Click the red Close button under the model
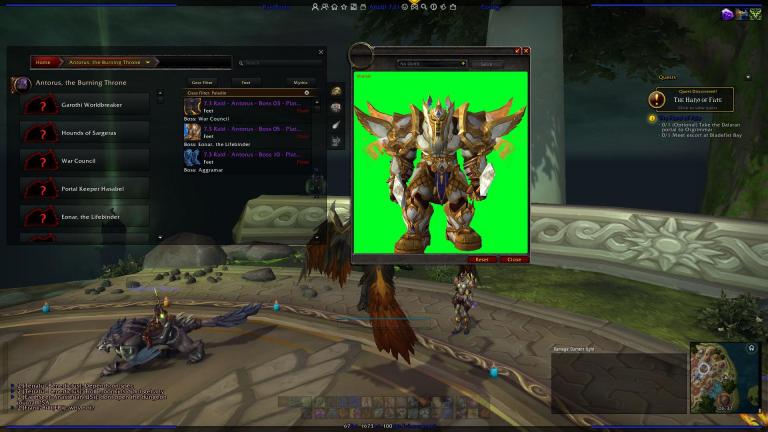The image size is (768, 432). (513, 259)
